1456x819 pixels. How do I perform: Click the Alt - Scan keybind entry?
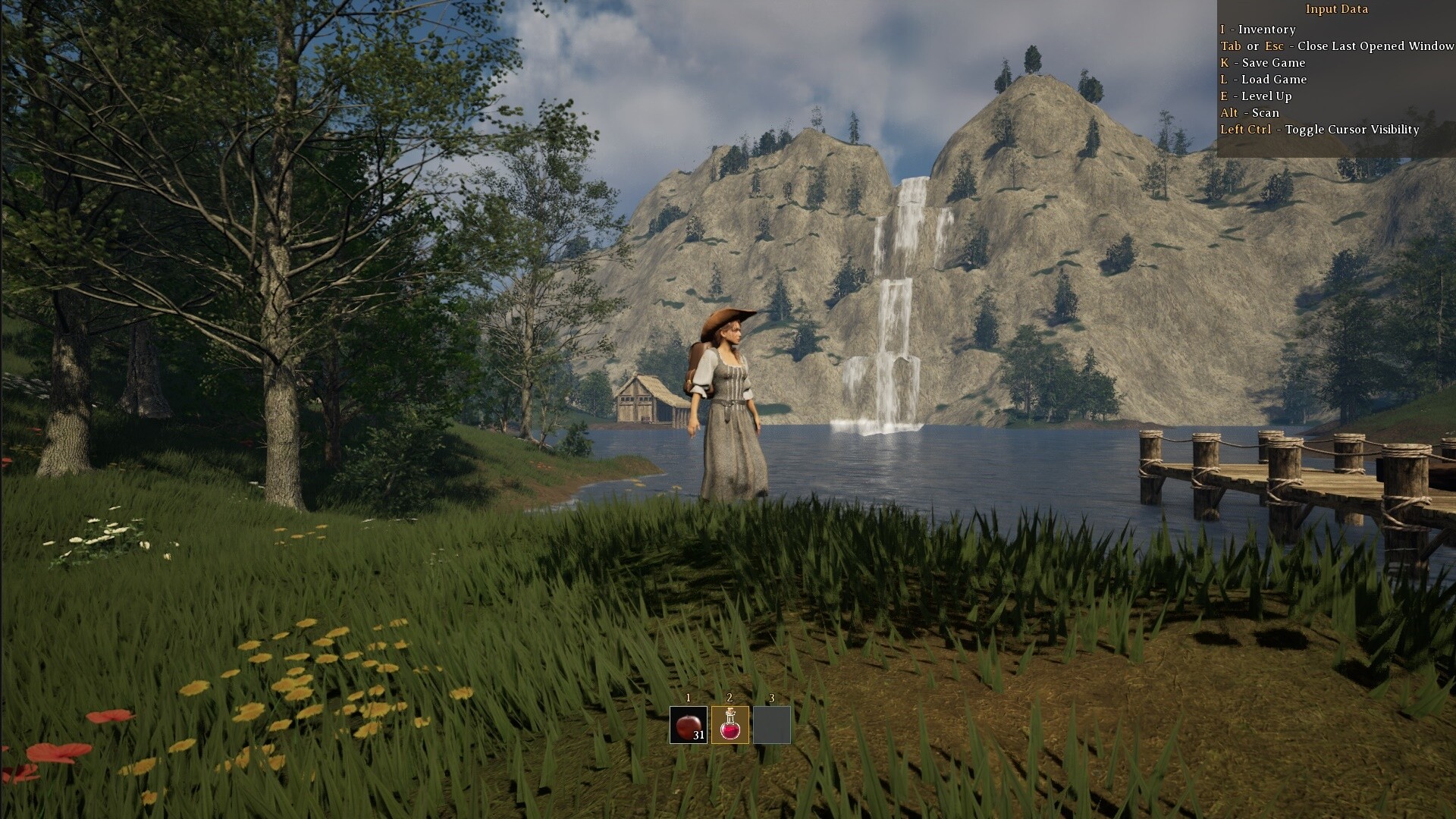[1250, 112]
